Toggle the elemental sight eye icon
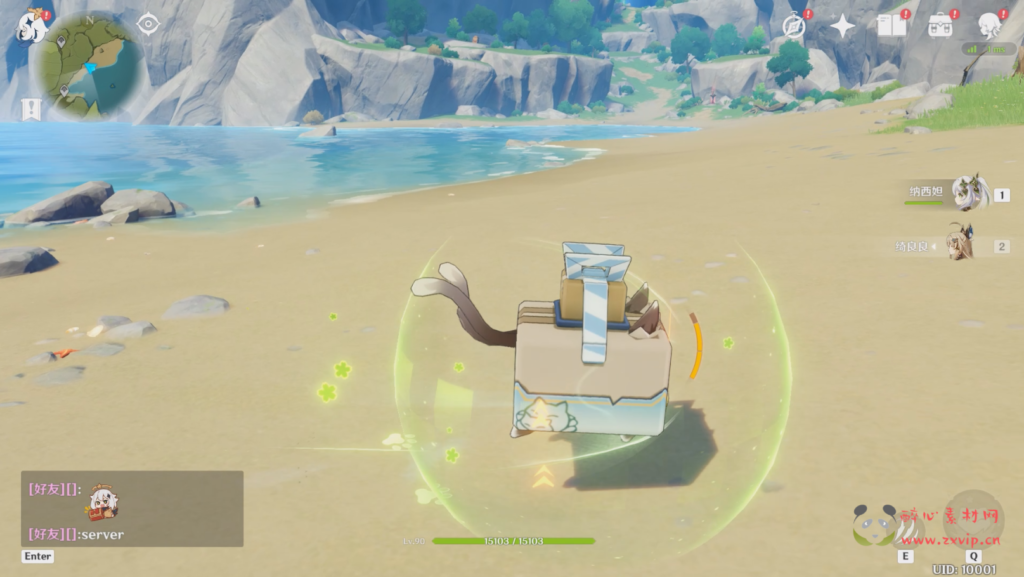The height and width of the screenshot is (577, 1024). [148, 23]
